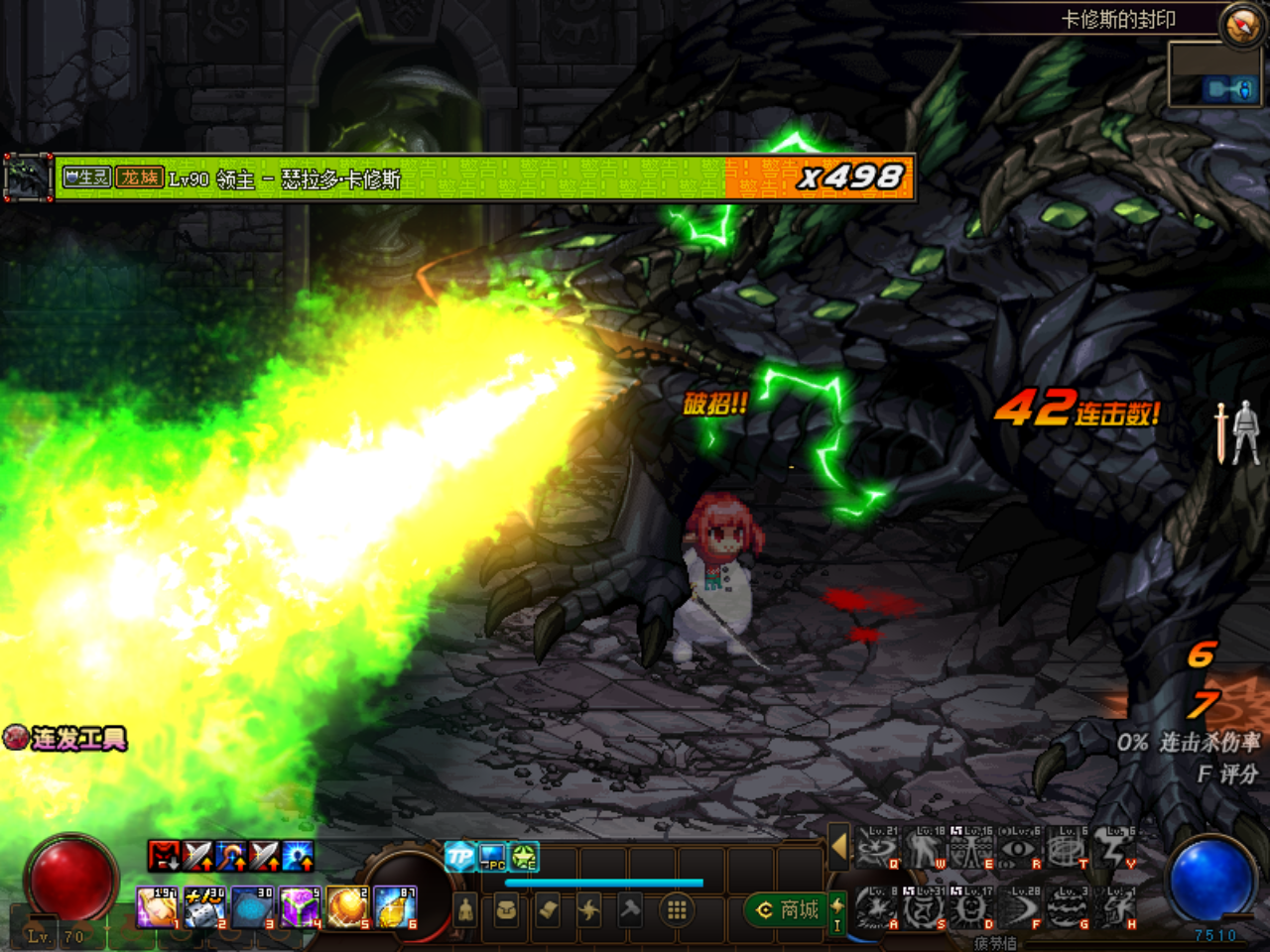Open the bag icon in the menu bar

[x=506, y=909]
